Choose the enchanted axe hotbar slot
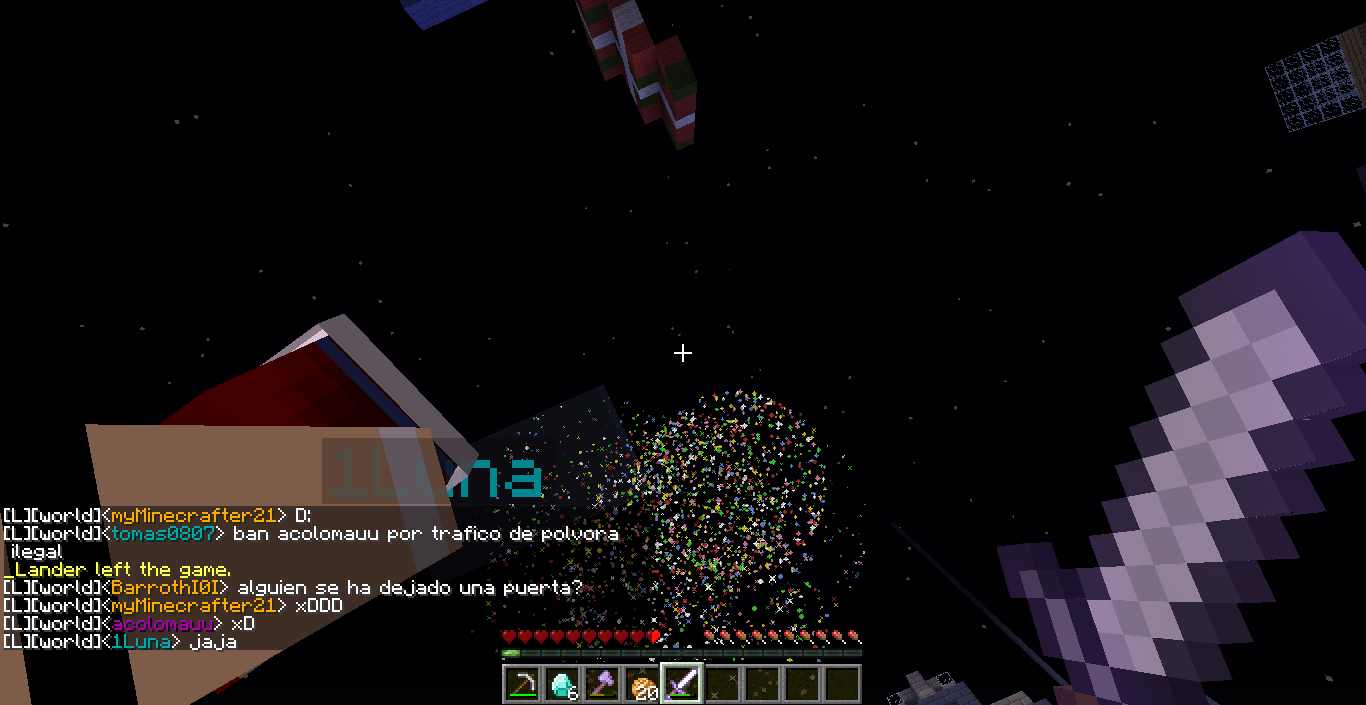Image resolution: width=1366 pixels, height=705 pixels. (x=602, y=684)
